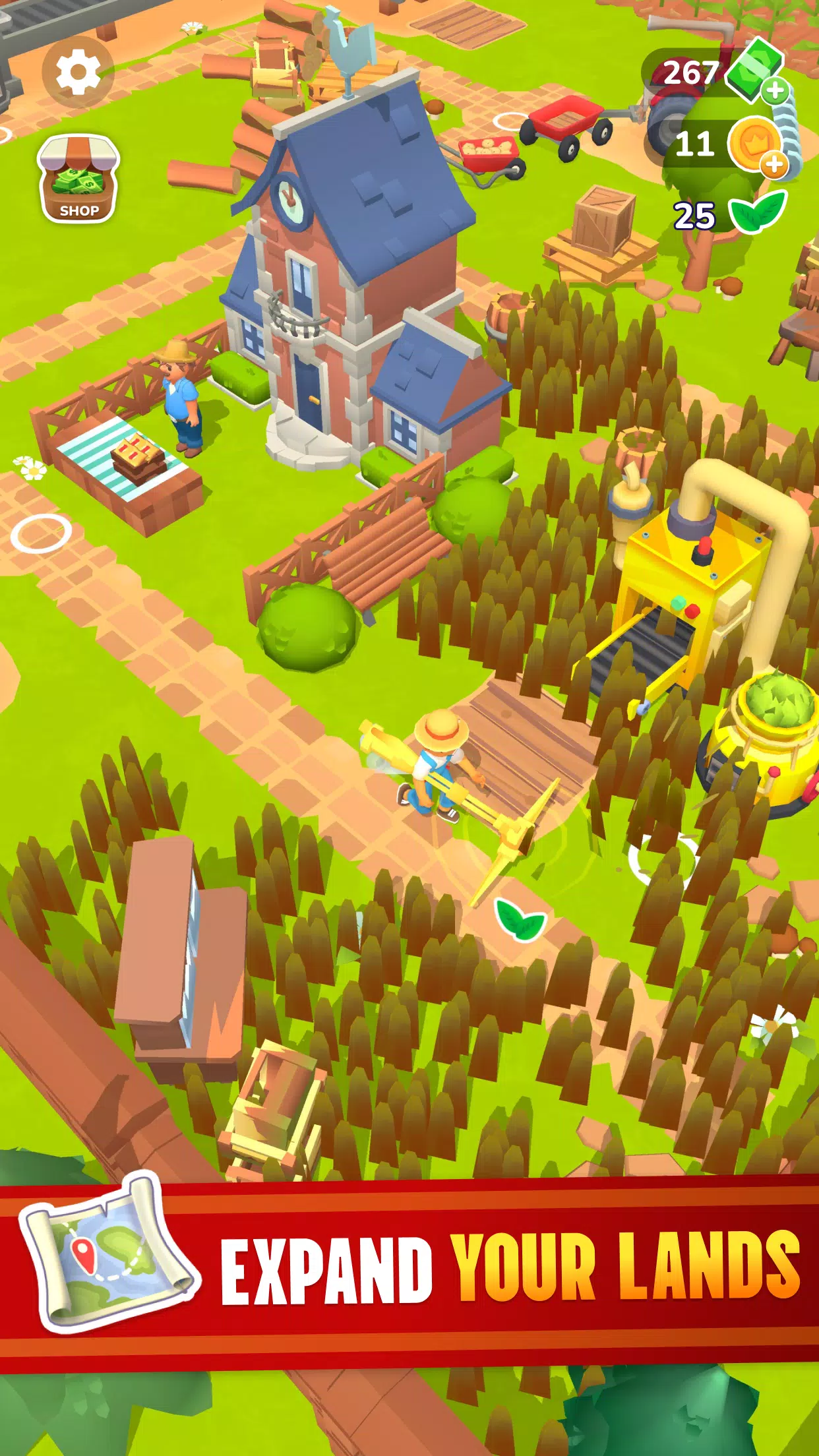Add more green cash with plus button
The width and height of the screenshot is (819, 1456).
775,90
